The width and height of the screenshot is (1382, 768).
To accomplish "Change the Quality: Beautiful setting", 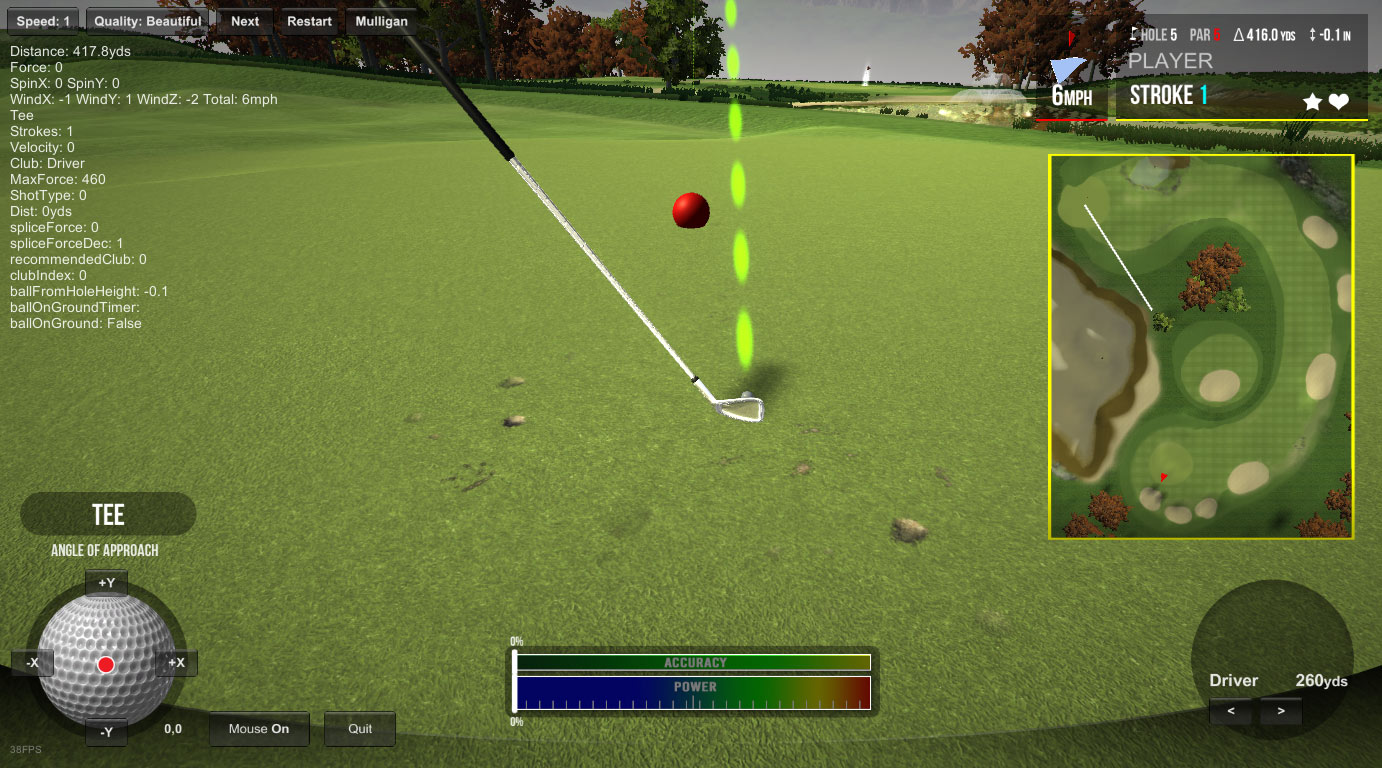I will [147, 21].
